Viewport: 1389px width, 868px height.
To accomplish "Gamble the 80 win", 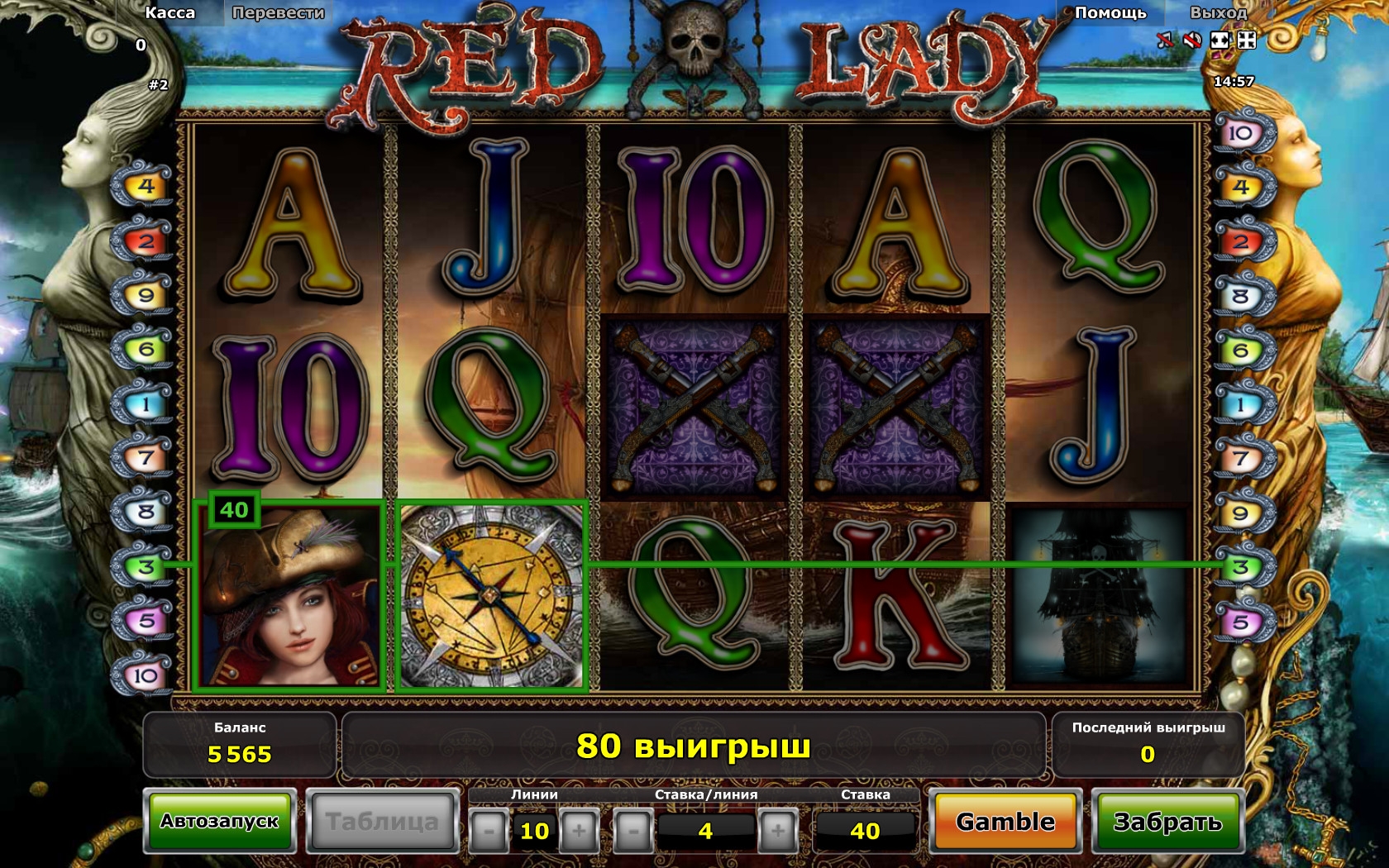I will 1005,822.
